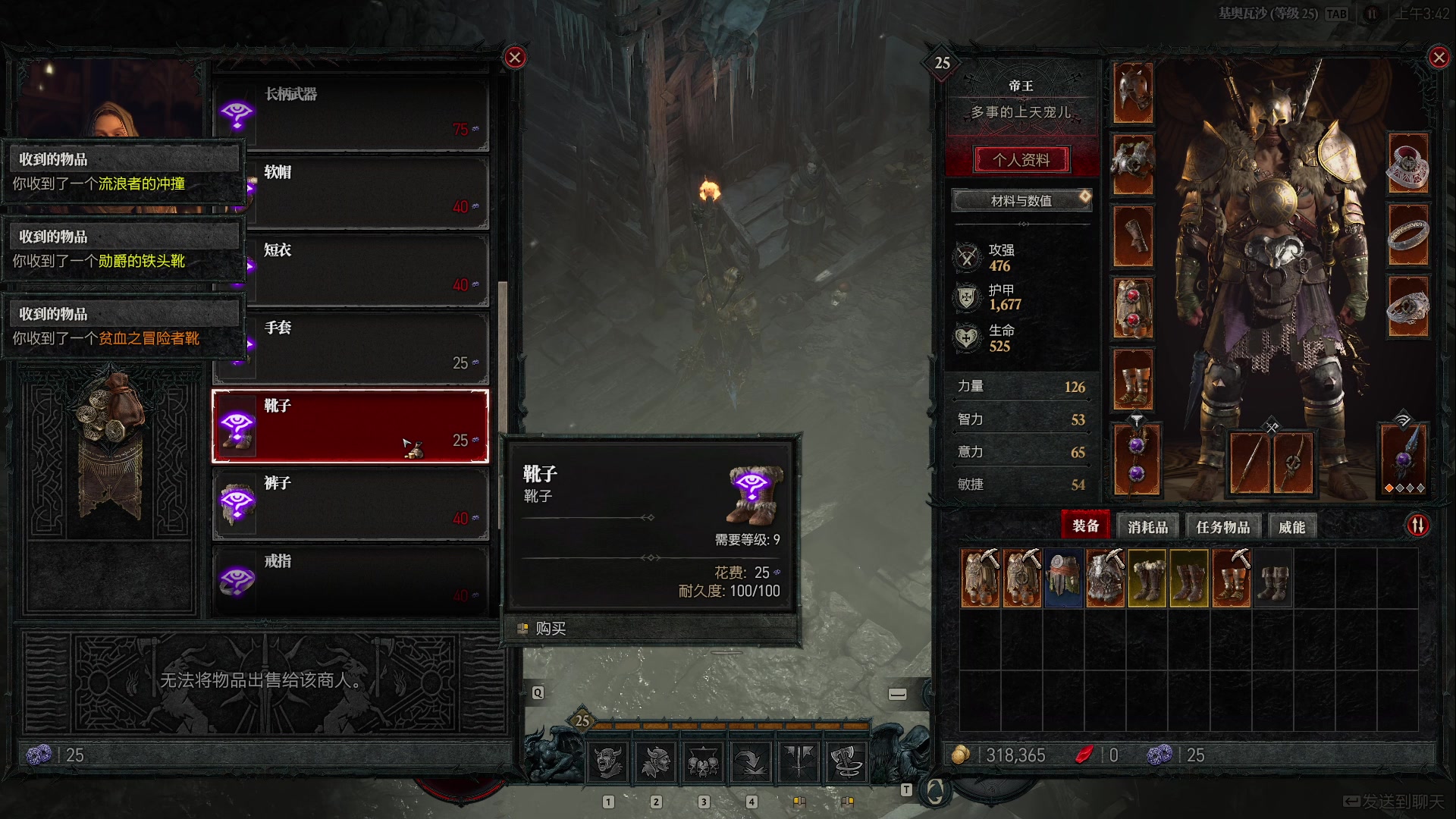This screenshot has width=1456, height=819.
Task: Open the 任务物品 quest items tab
Action: [1222, 527]
